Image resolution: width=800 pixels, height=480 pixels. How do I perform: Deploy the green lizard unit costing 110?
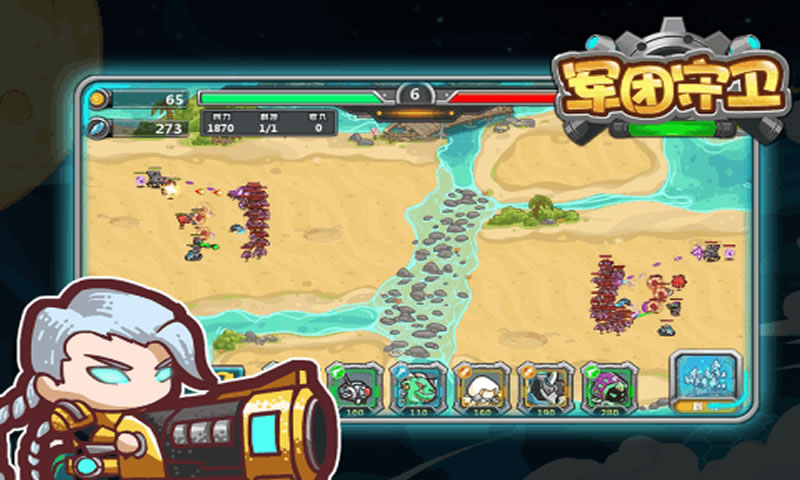tap(416, 387)
